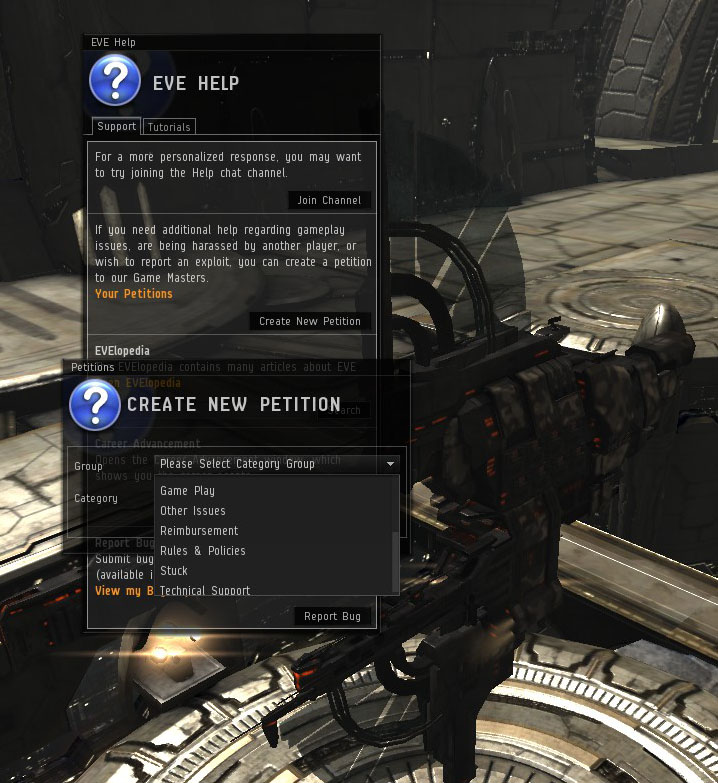This screenshot has width=718, height=783.
Task: Open the Your Petitions link
Action: click(134, 294)
